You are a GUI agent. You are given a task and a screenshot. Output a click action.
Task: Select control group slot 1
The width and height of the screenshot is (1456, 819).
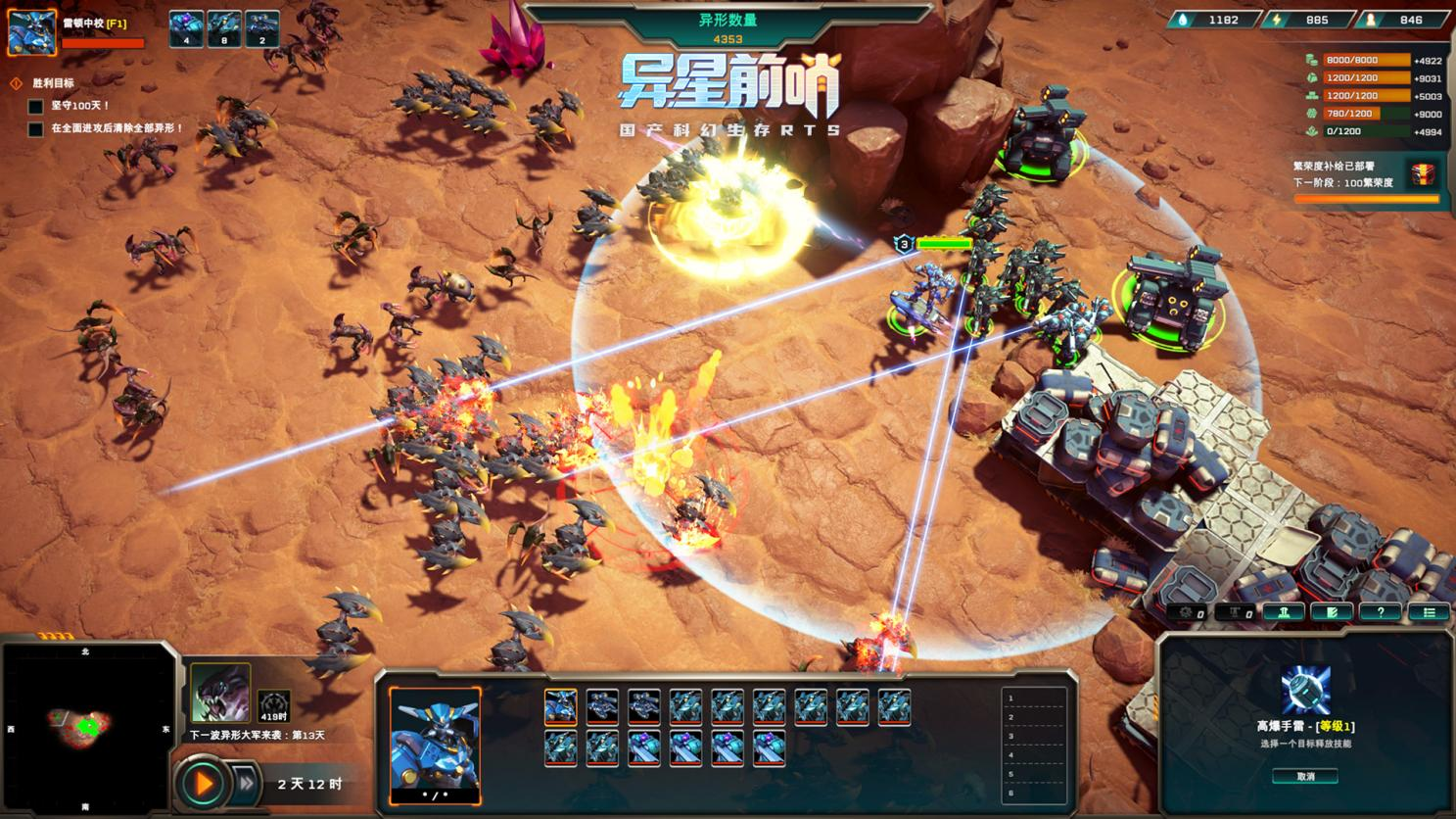pos(1034,699)
